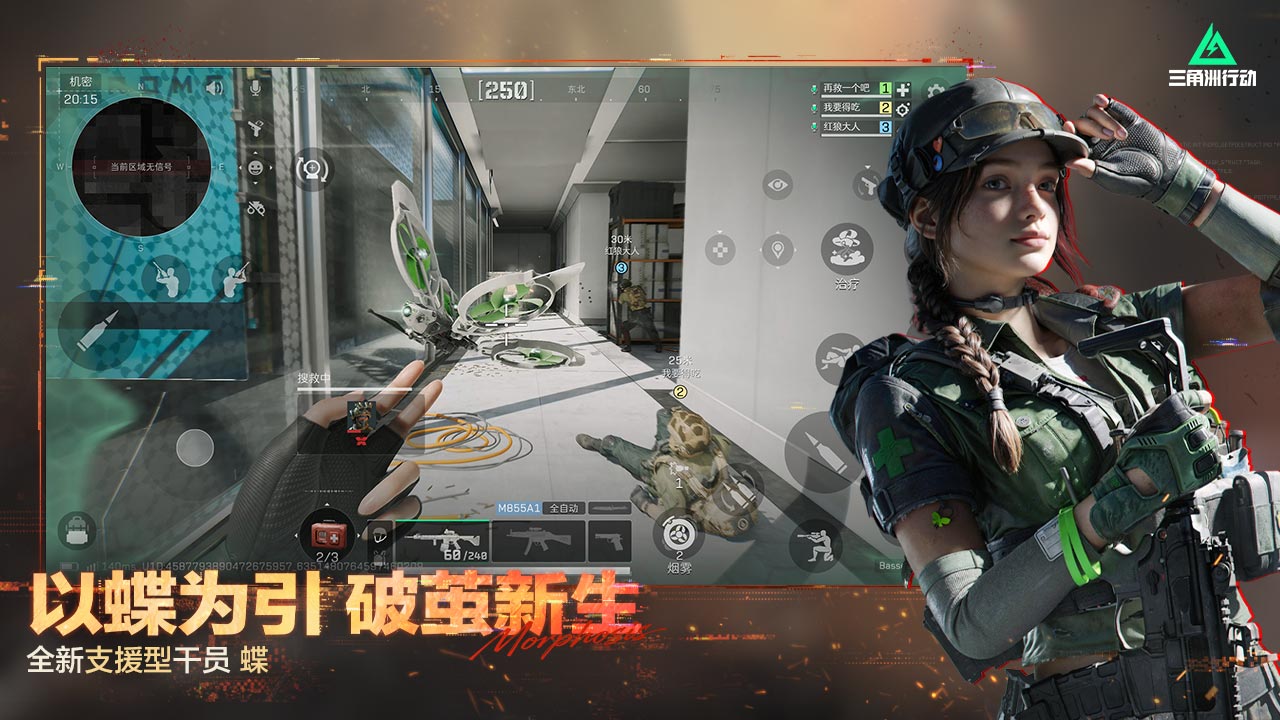
Task: Open the settings gear next to teammate list
Action: pos(935,90)
